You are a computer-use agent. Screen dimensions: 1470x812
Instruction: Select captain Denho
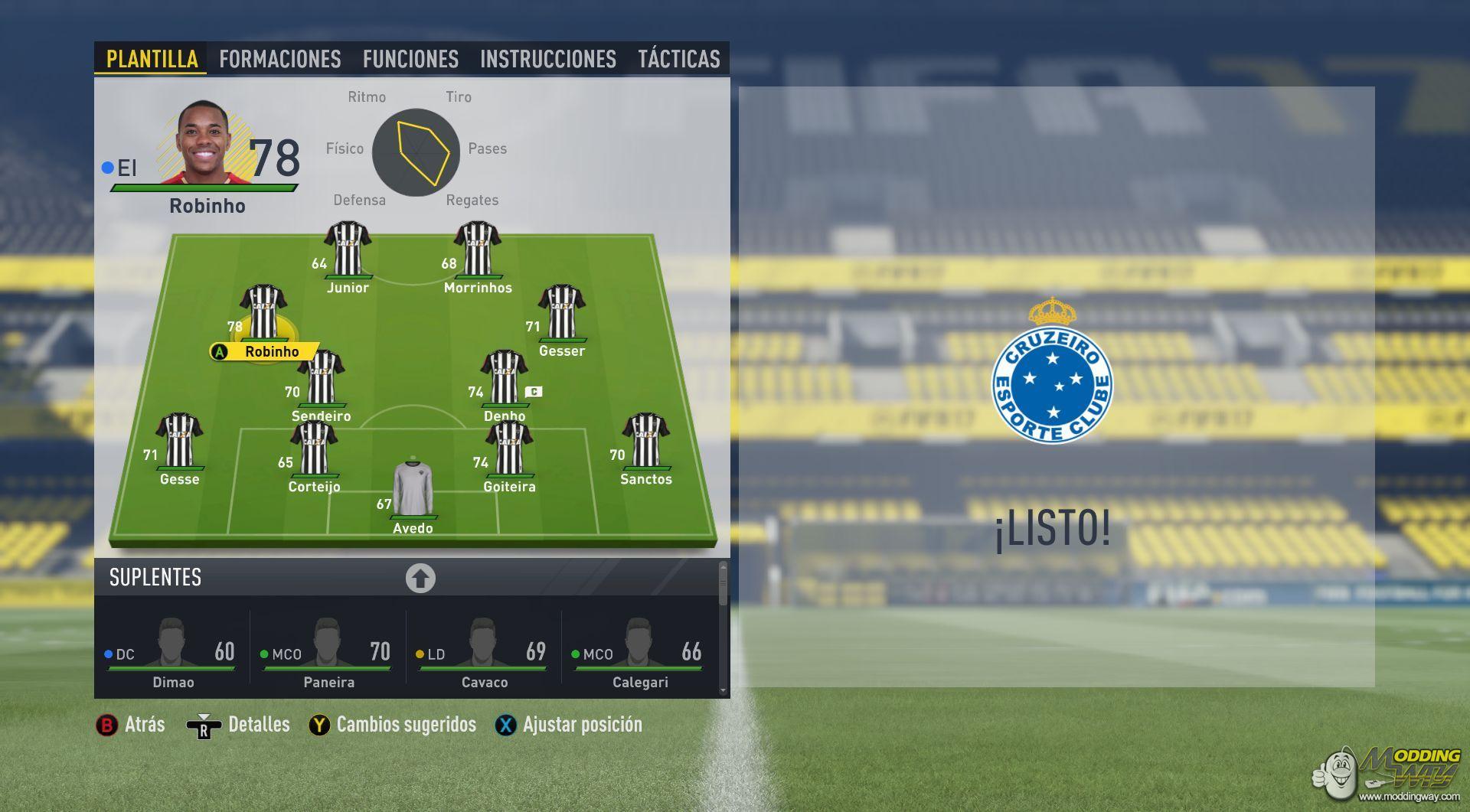click(505, 379)
